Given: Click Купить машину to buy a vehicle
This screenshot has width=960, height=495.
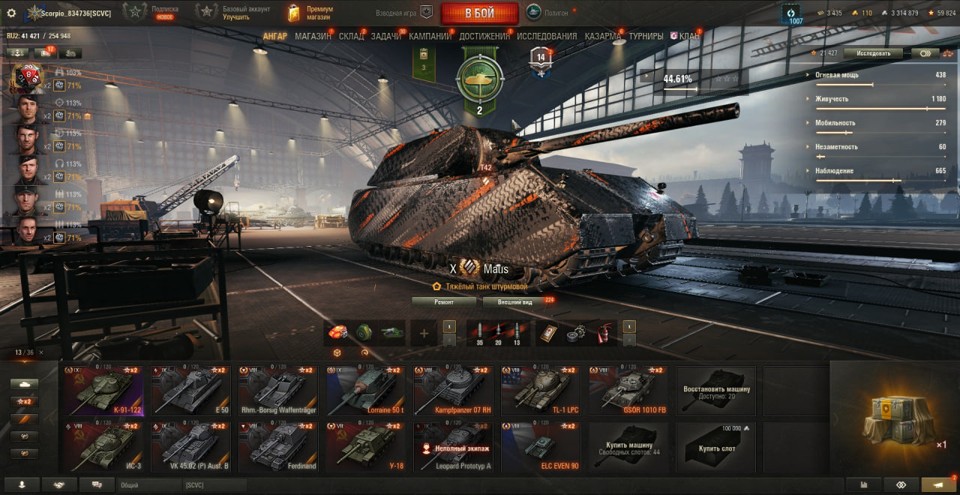Looking at the screenshot, I should click(629, 445).
